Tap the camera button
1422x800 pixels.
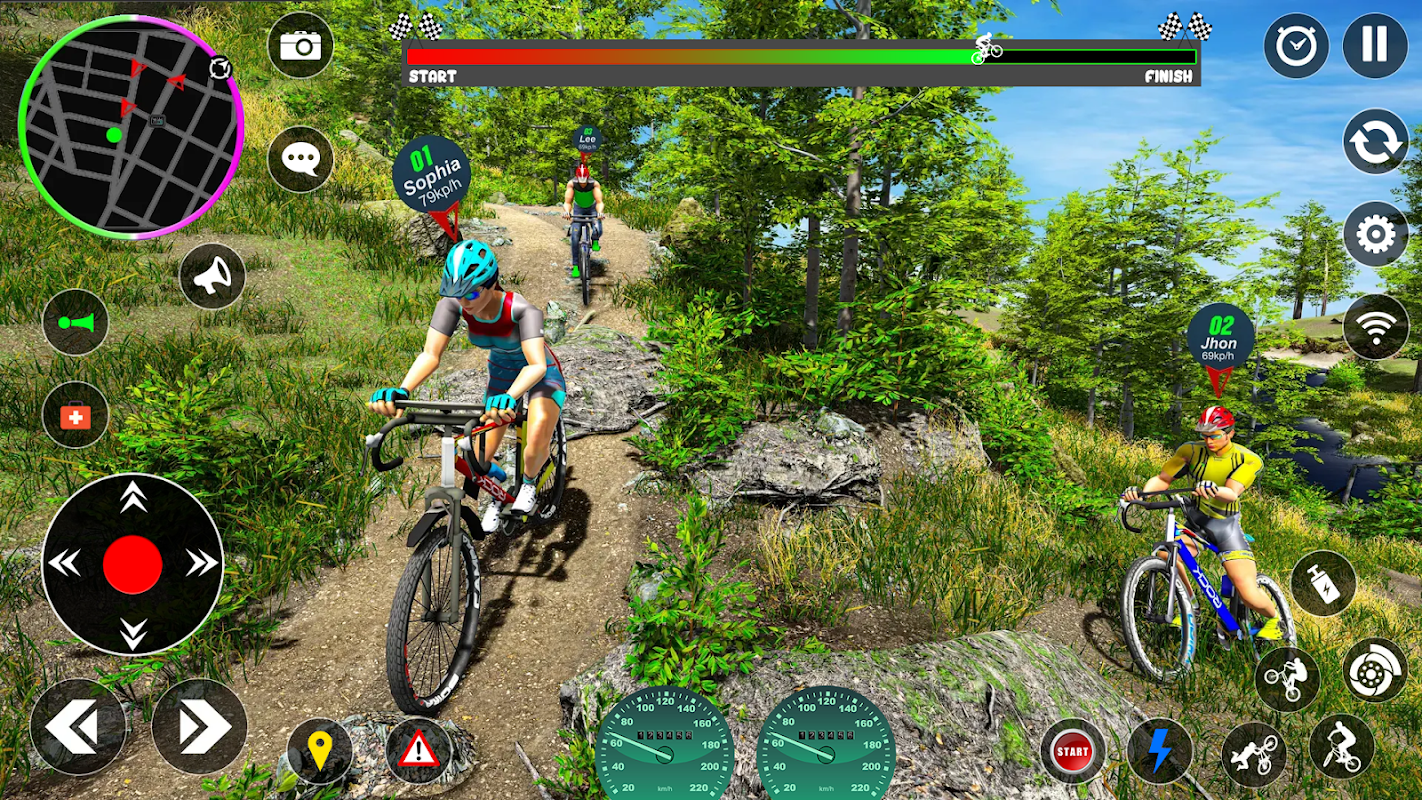(300, 45)
